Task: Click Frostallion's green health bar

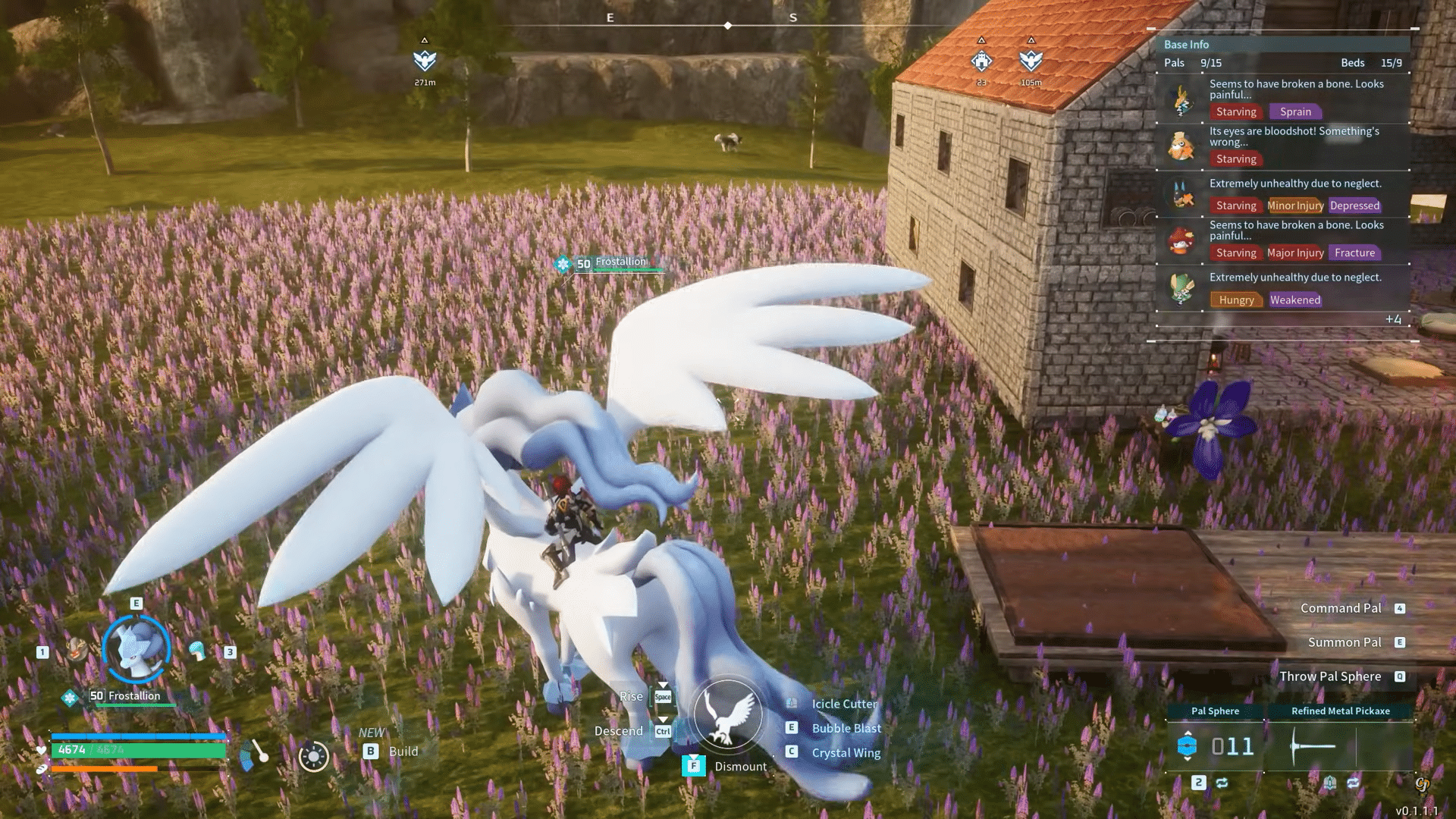Action: pos(136,705)
